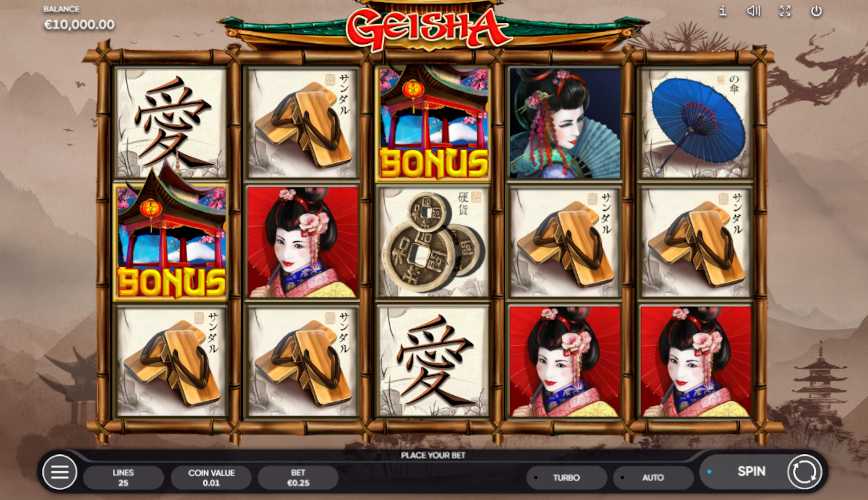Toggle Turbo mode

(x=566, y=478)
